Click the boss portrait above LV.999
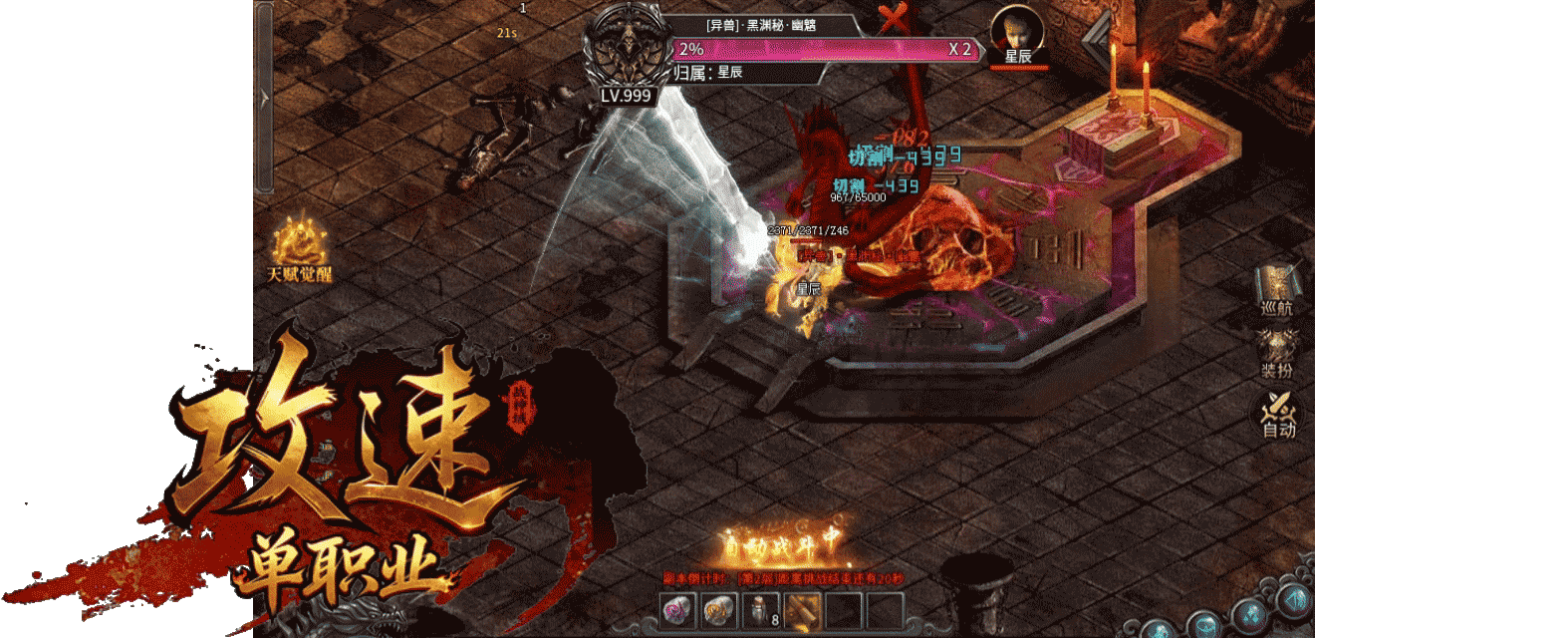Image resolution: width=1568 pixels, height=638 pixels. click(x=625, y=49)
